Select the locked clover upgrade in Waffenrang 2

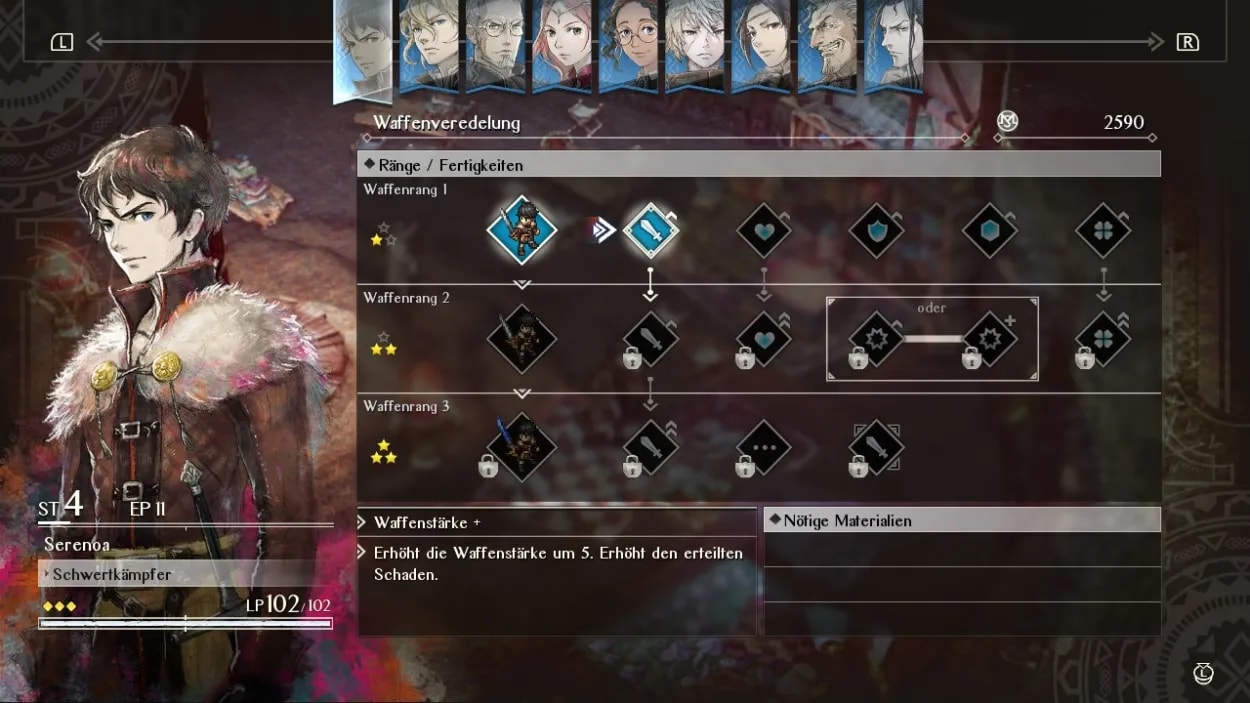click(x=1103, y=339)
